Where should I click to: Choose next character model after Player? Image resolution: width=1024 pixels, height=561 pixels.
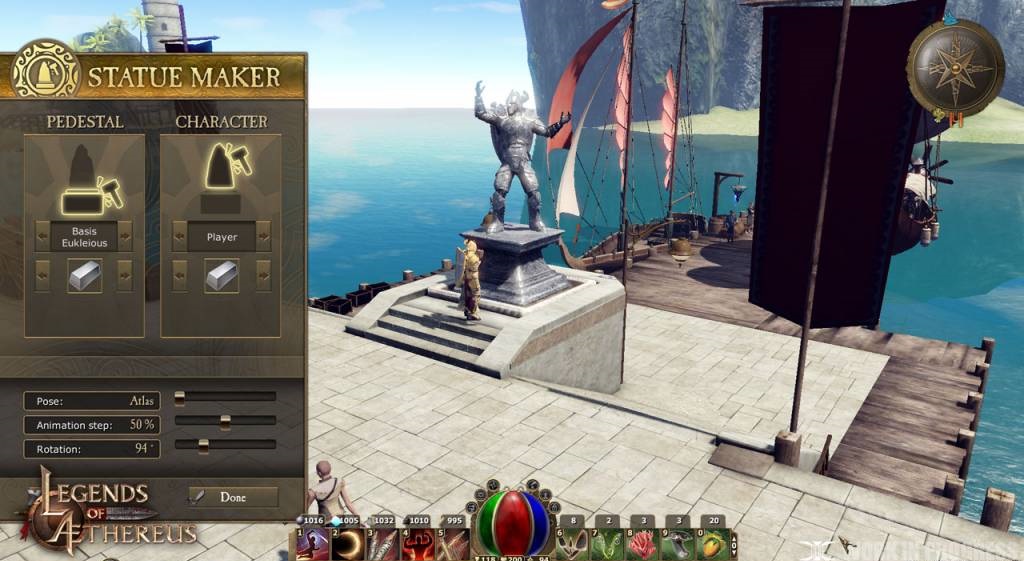click(263, 237)
